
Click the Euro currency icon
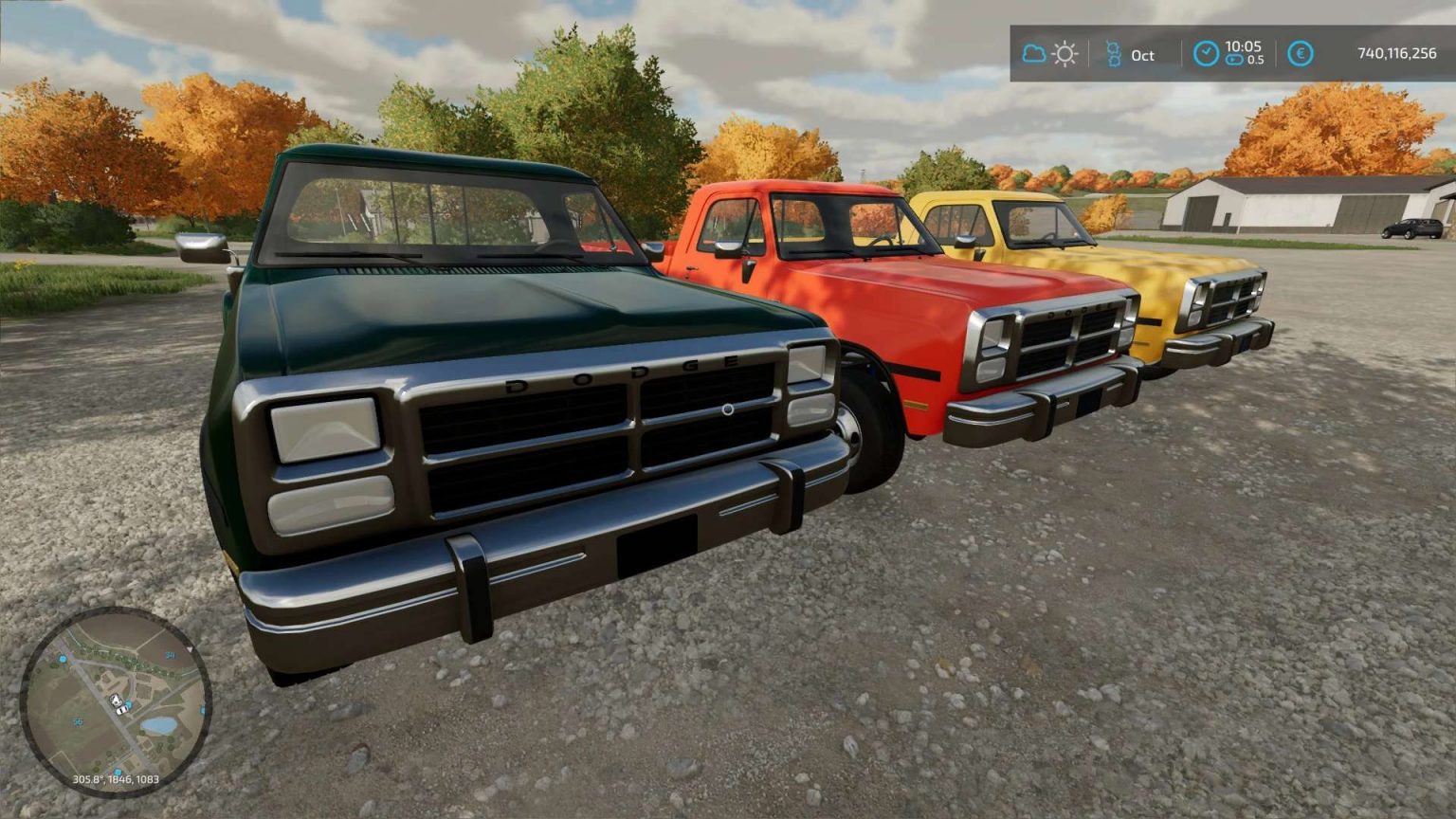coord(1301,55)
